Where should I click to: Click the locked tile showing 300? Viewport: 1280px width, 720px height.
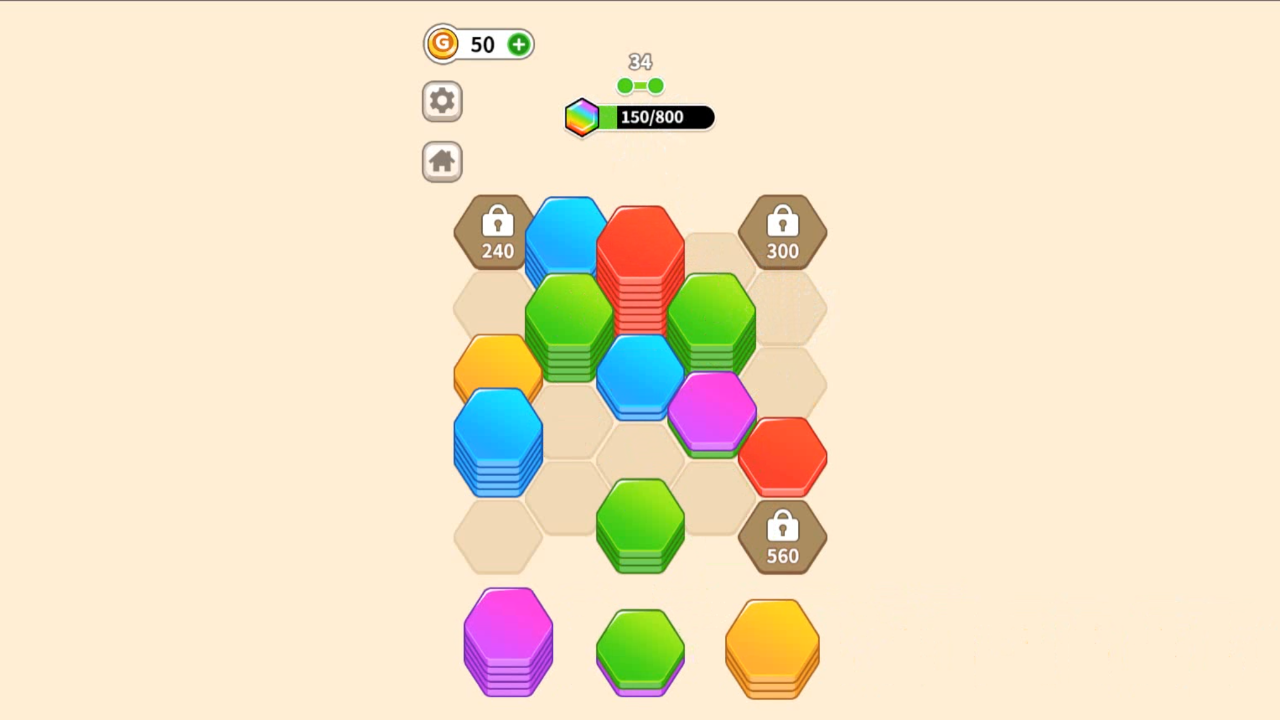(782, 233)
